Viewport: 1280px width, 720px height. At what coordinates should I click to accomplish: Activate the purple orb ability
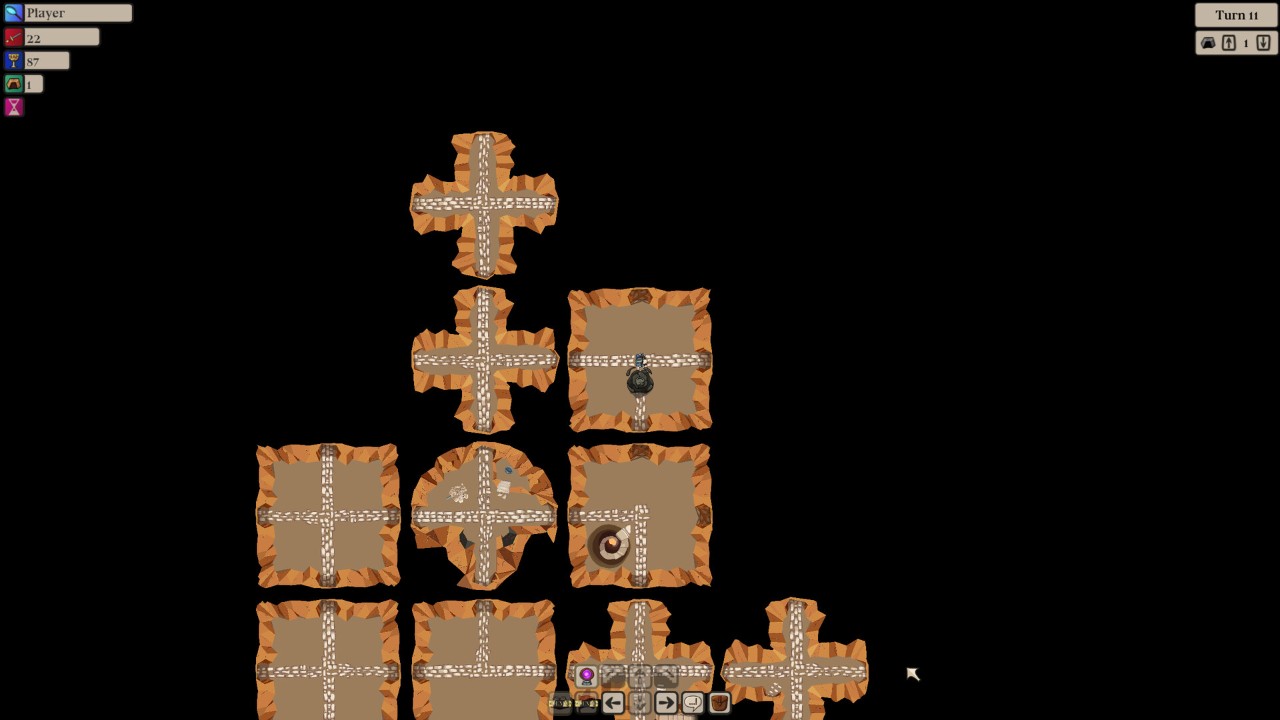point(587,676)
